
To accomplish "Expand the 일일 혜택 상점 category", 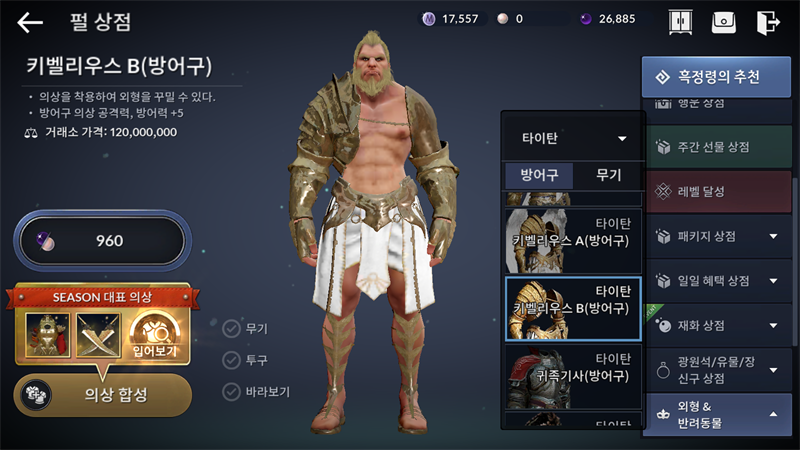I will point(715,280).
